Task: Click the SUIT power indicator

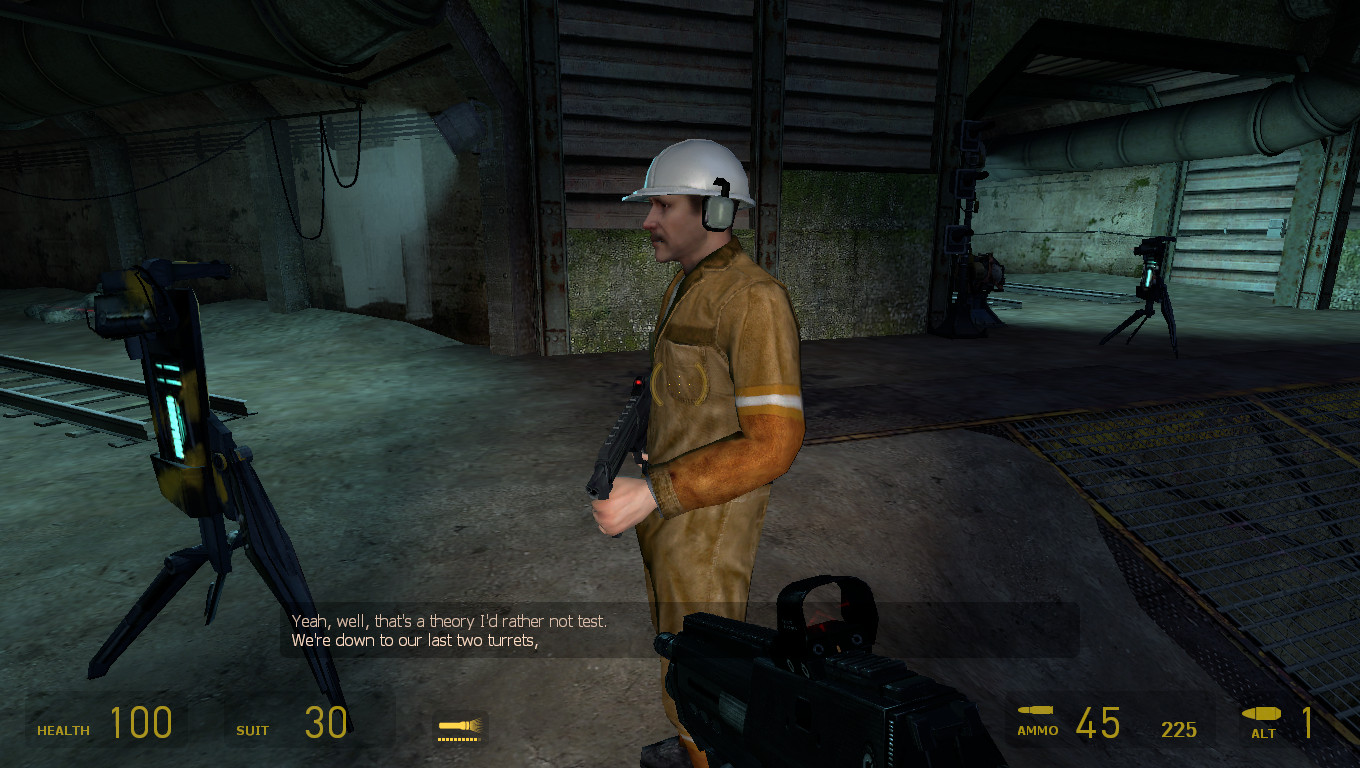Action: coord(251,731)
